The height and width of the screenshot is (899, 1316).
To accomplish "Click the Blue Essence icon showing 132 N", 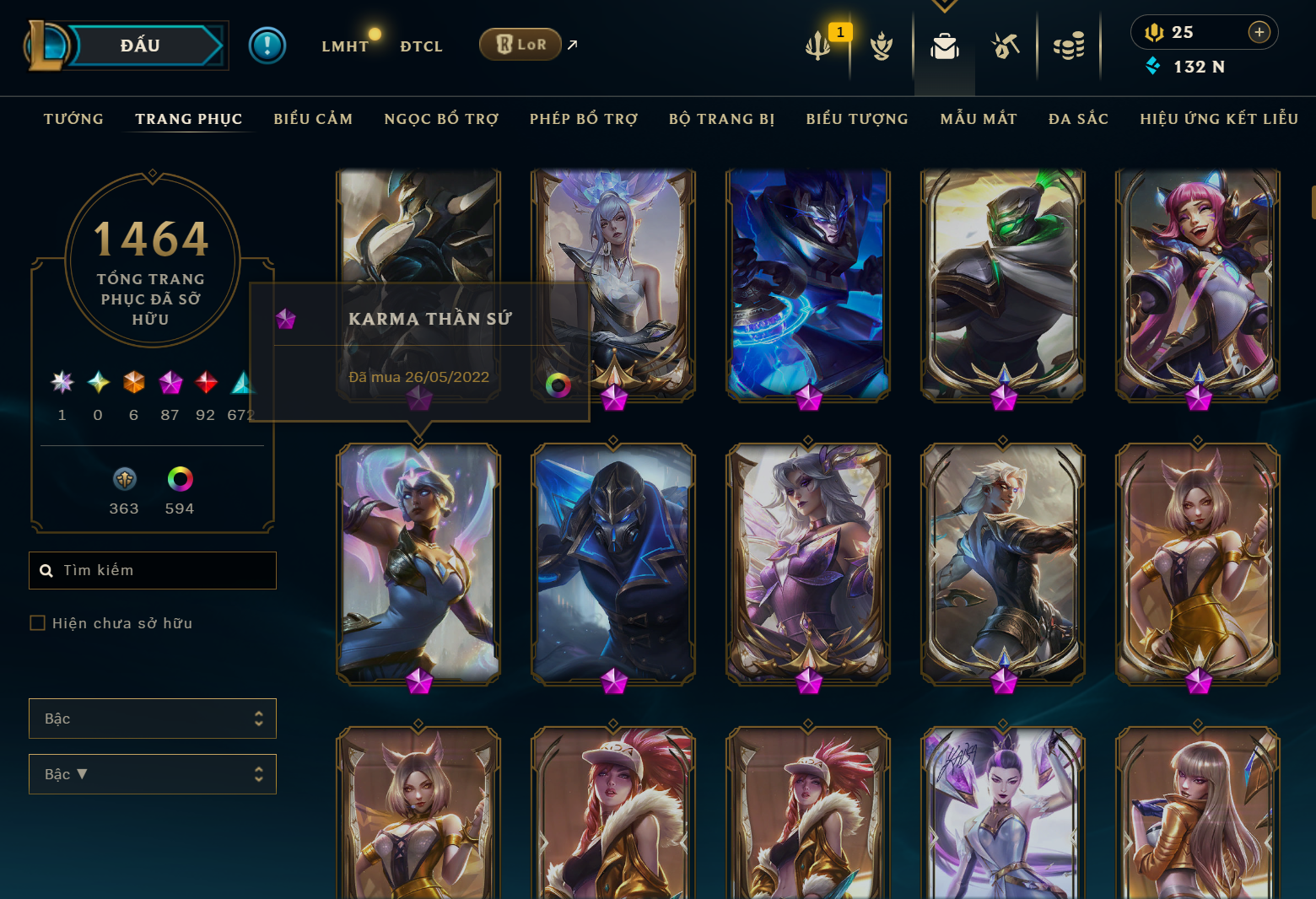I will coord(1153,66).
